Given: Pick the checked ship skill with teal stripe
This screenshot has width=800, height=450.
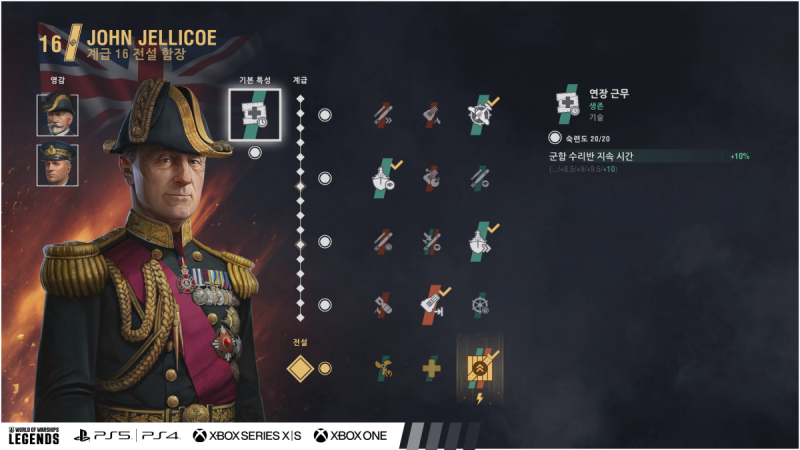Looking at the screenshot, I should 384,178.
